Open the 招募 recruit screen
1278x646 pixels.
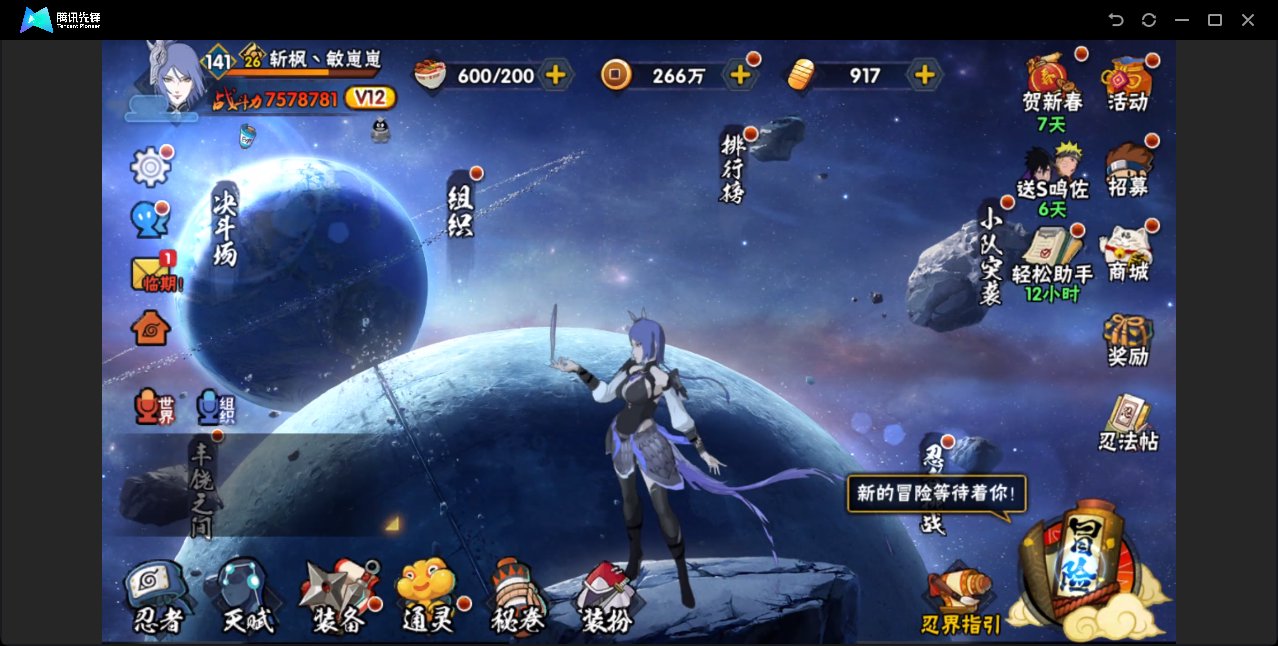tap(1128, 170)
